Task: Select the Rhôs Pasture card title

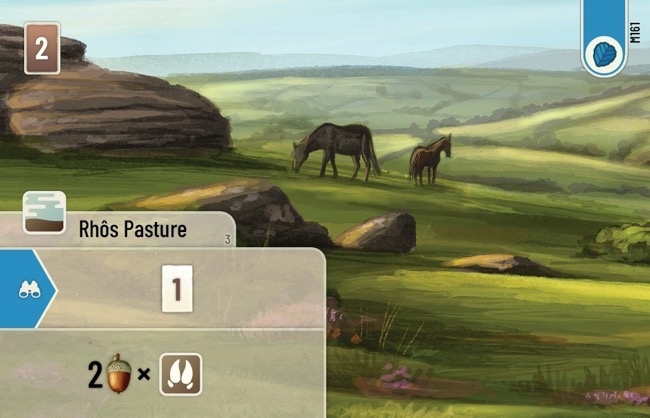Action: [x=133, y=230]
